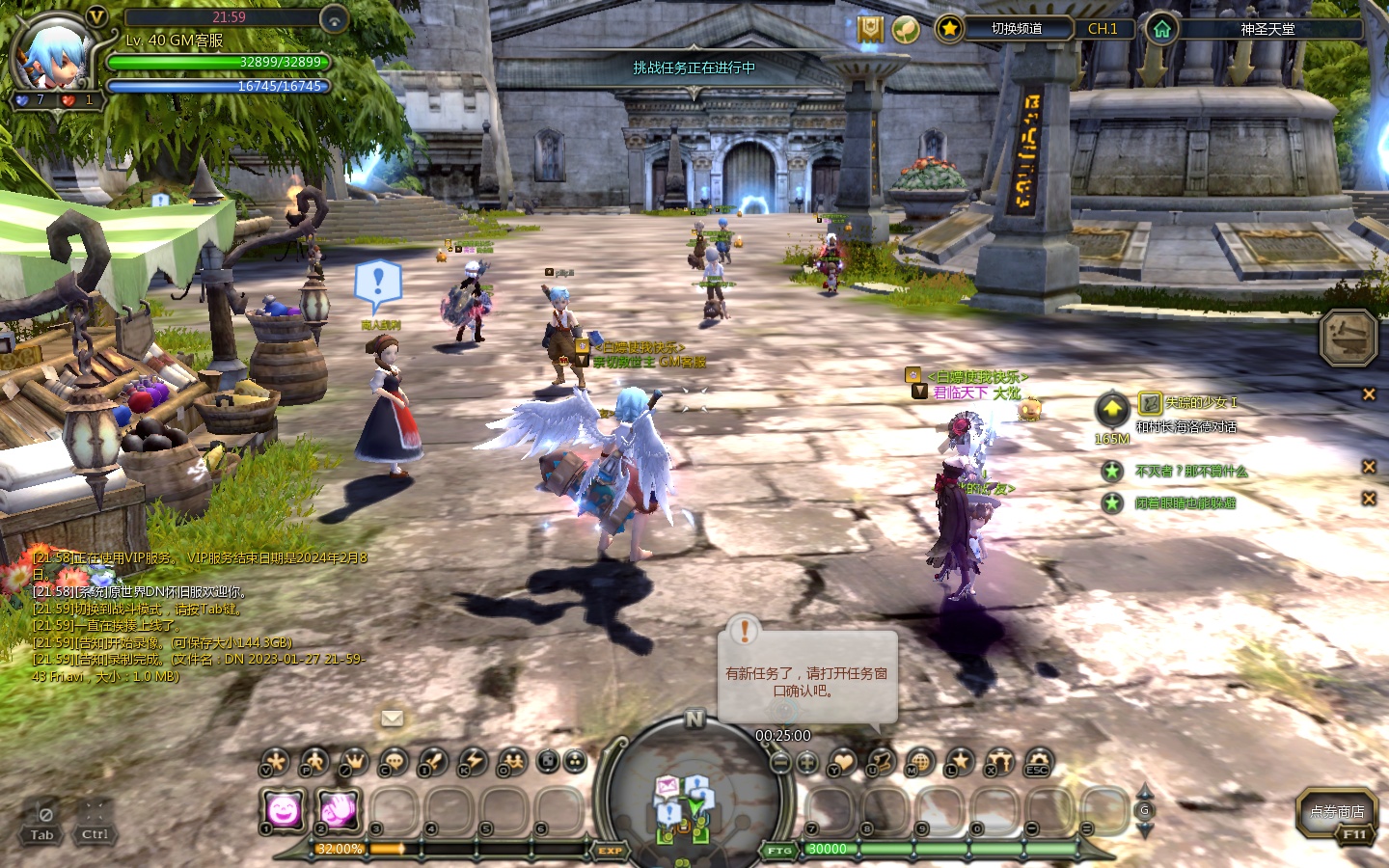Open the 切换频道 channel switcher
The image size is (1389, 868).
coord(1017,29)
